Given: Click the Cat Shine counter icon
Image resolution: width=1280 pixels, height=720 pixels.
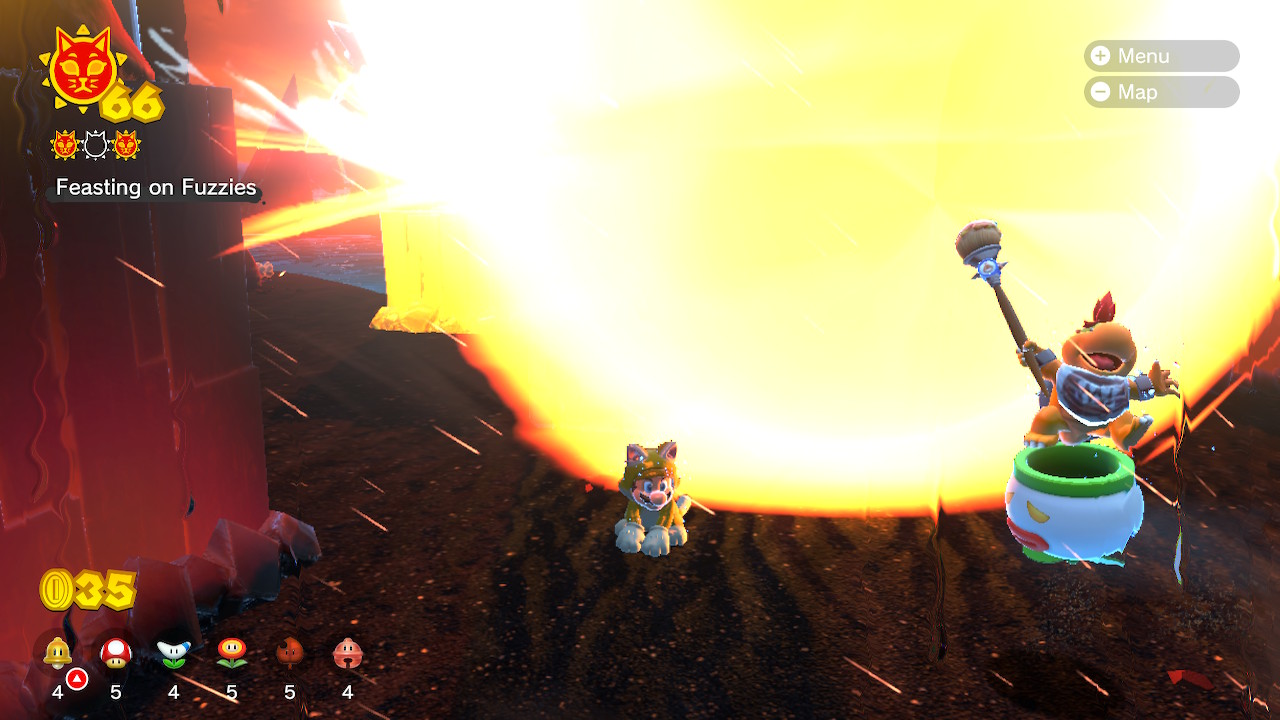Looking at the screenshot, I should pos(83,68).
